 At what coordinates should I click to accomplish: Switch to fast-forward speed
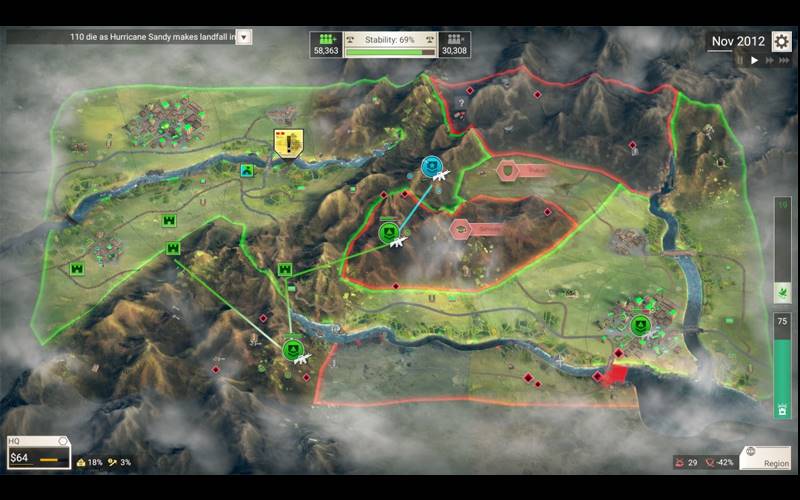tap(768, 61)
